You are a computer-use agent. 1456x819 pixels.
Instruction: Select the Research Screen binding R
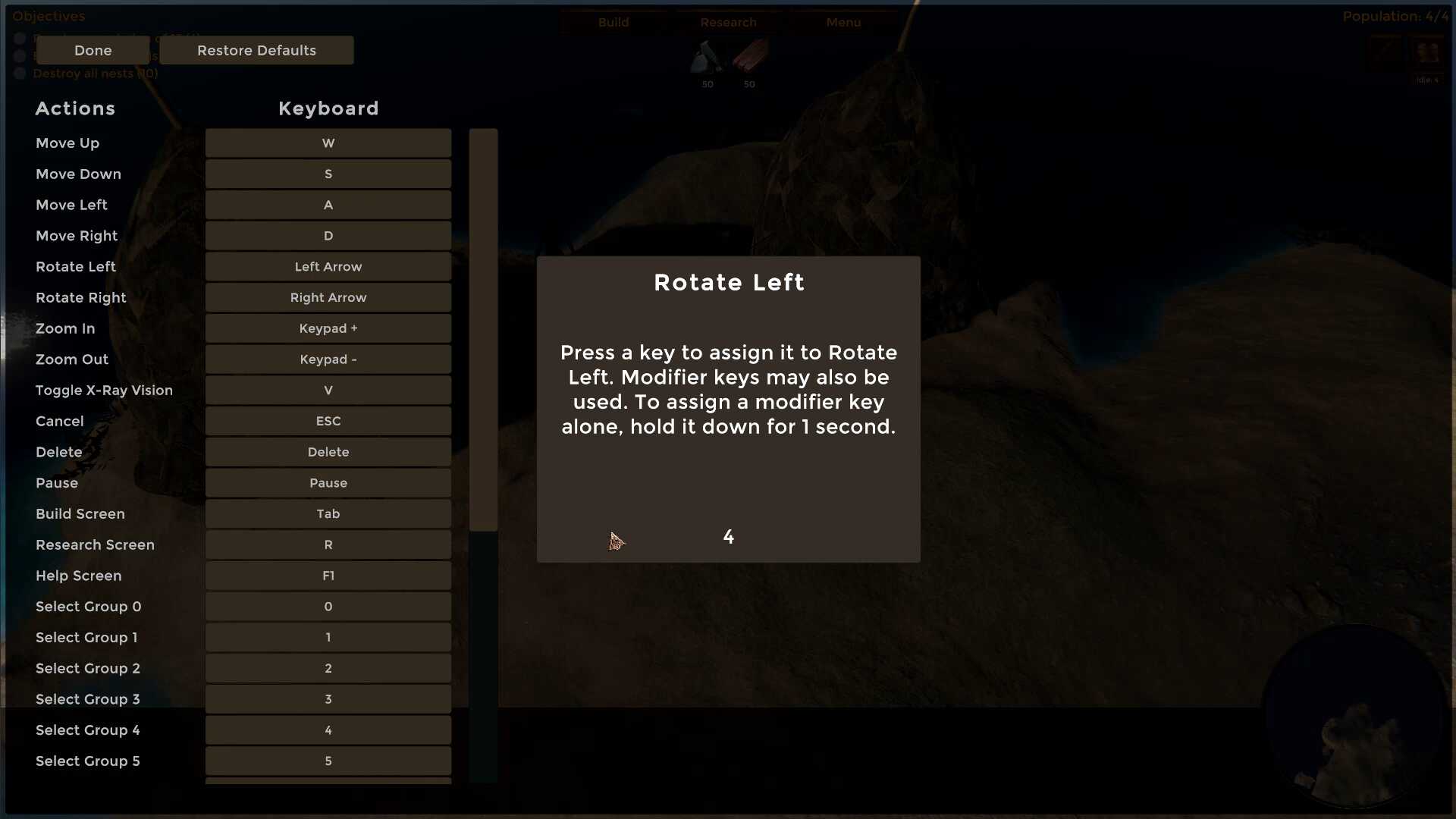click(328, 545)
